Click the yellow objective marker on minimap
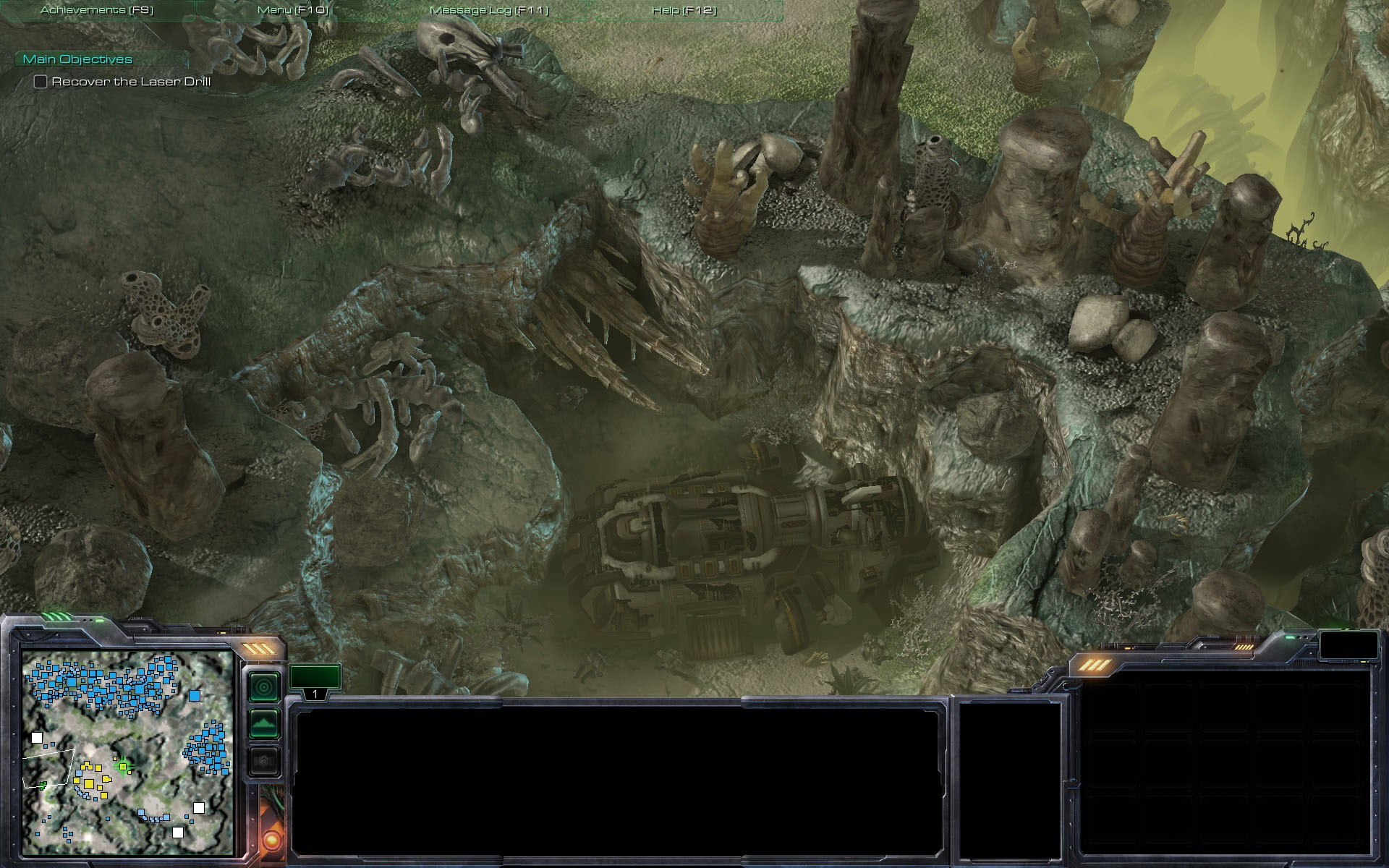This screenshot has height=868, width=1389. 123,766
